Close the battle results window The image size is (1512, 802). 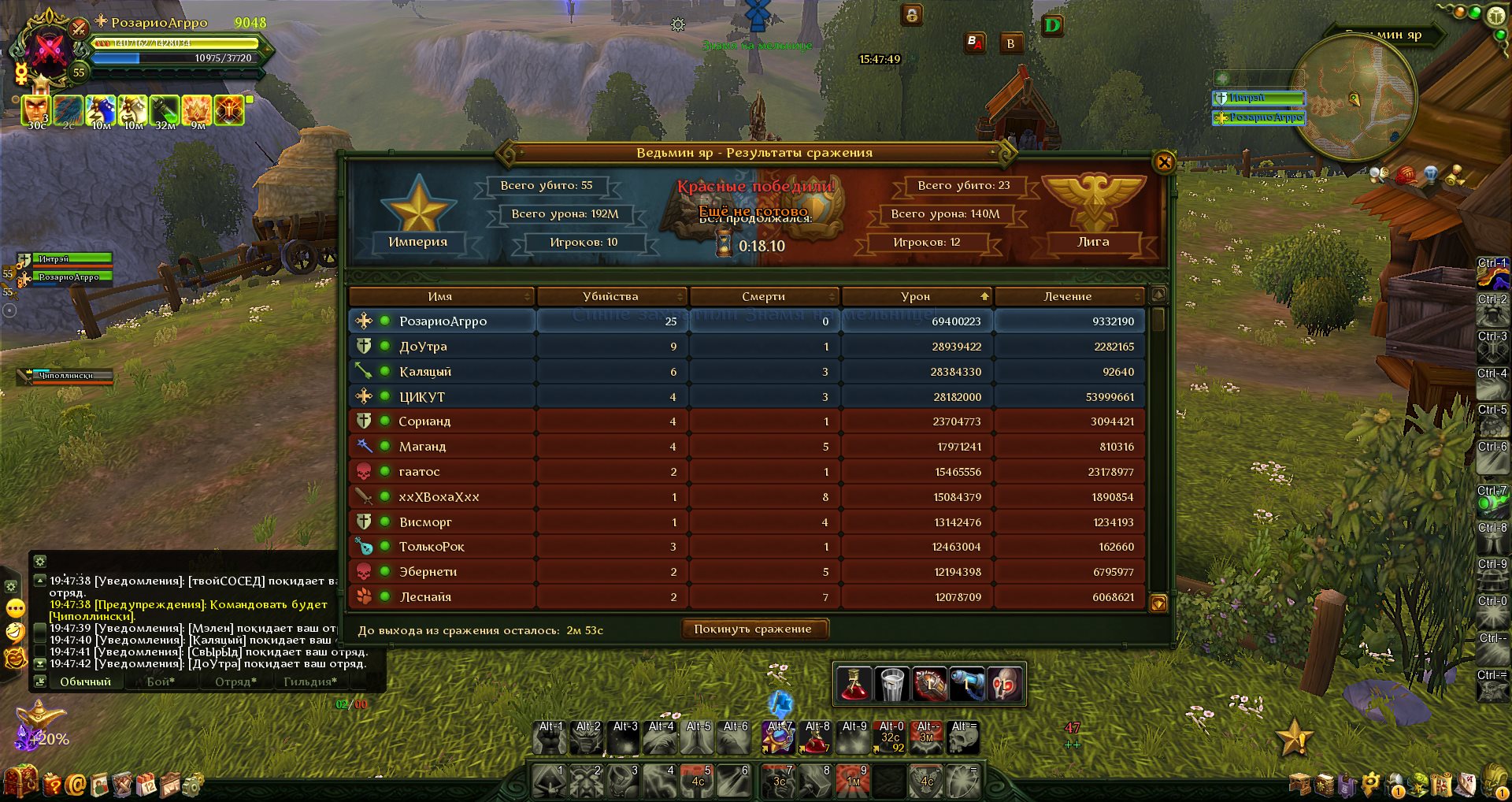point(1164,163)
